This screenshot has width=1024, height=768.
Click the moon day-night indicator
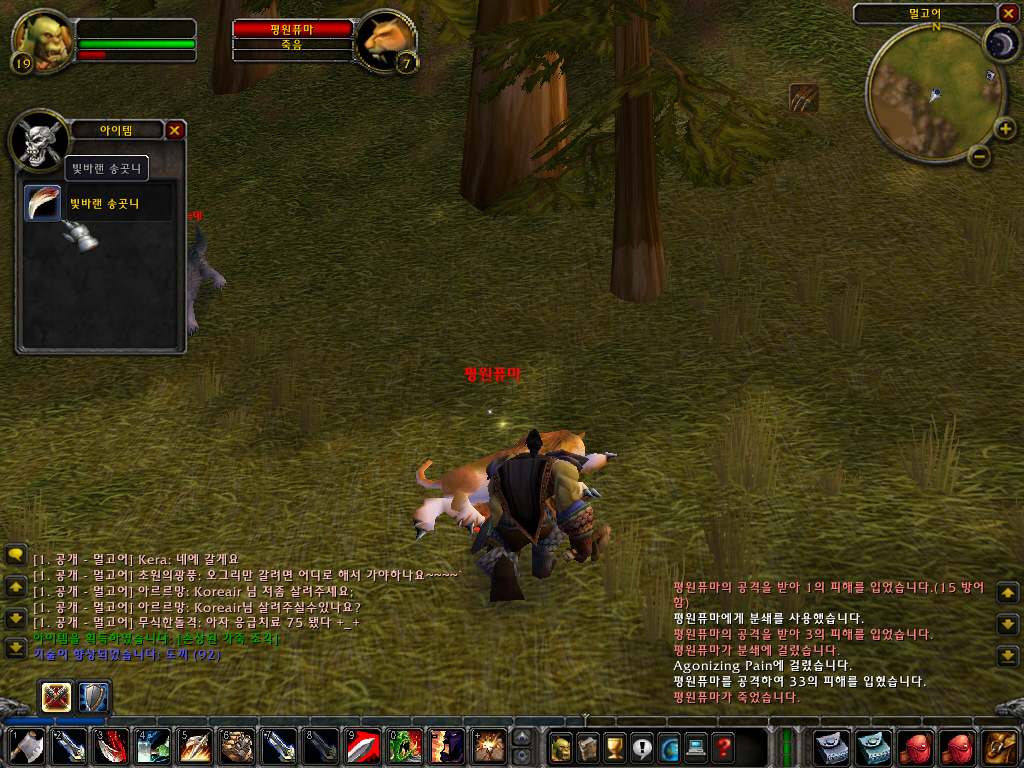pyautogui.click(x=1000, y=44)
